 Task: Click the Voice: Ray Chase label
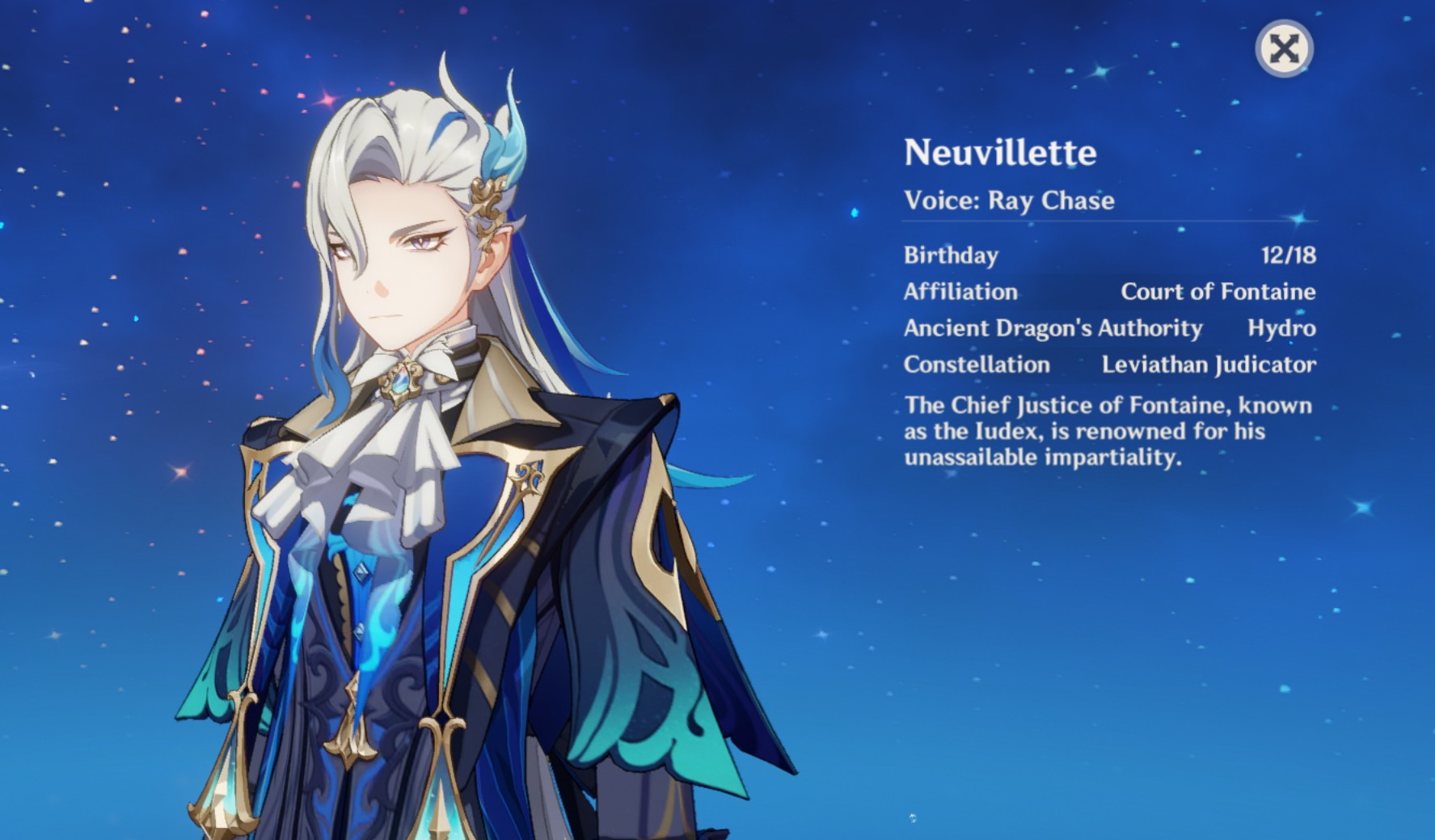pos(1008,200)
